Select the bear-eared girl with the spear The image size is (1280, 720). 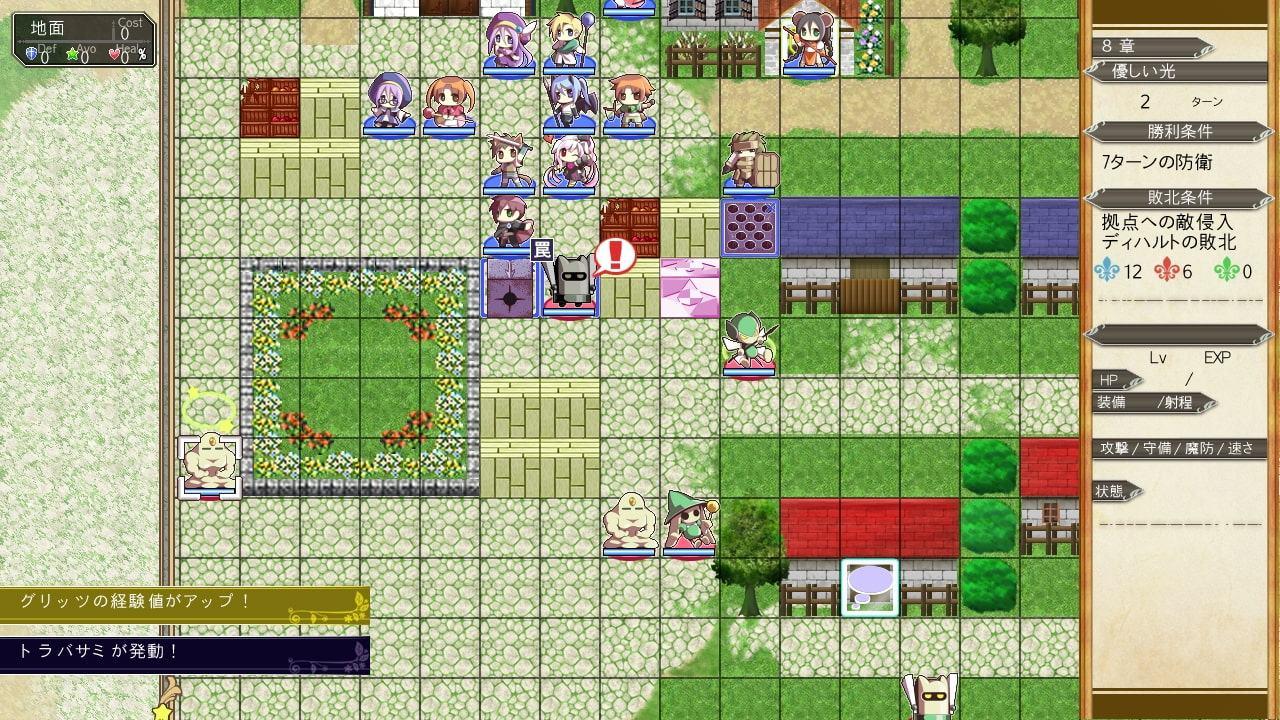click(809, 42)
